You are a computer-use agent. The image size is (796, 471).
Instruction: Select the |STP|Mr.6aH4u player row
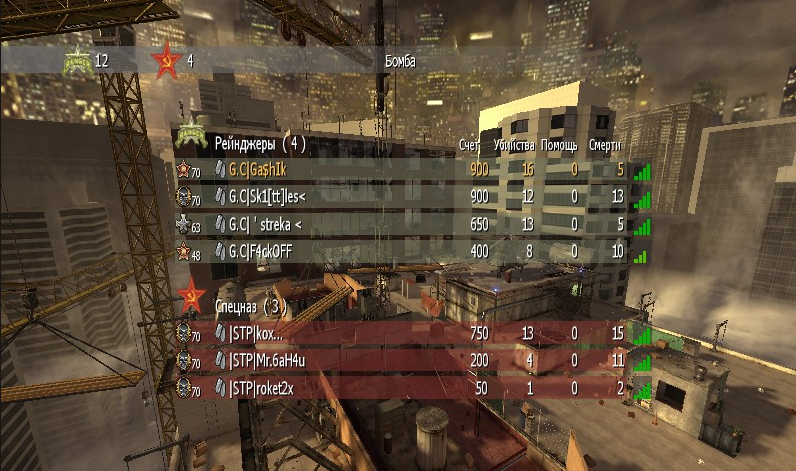400,360
